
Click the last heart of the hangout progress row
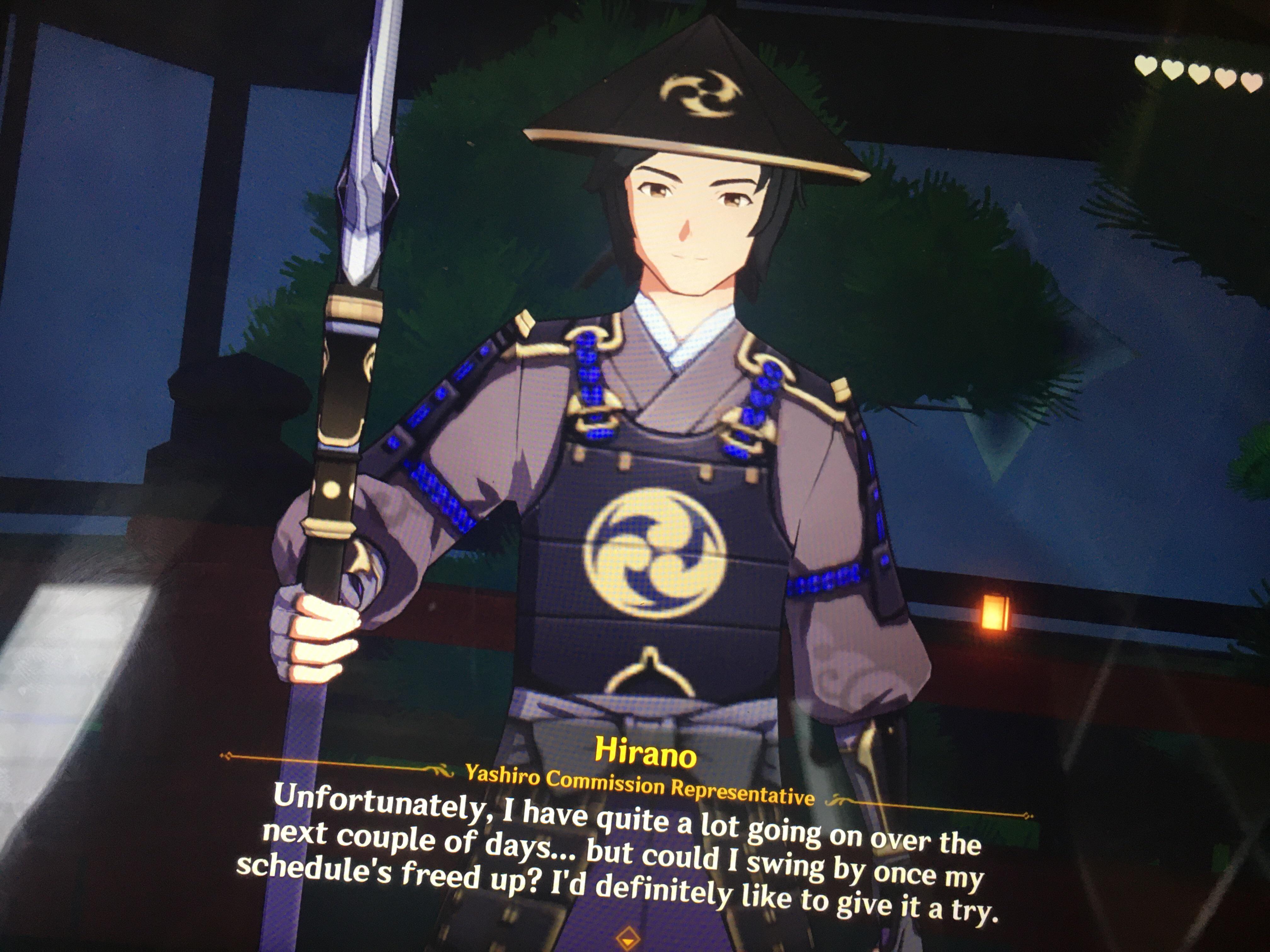click(x=1252, y=84)
